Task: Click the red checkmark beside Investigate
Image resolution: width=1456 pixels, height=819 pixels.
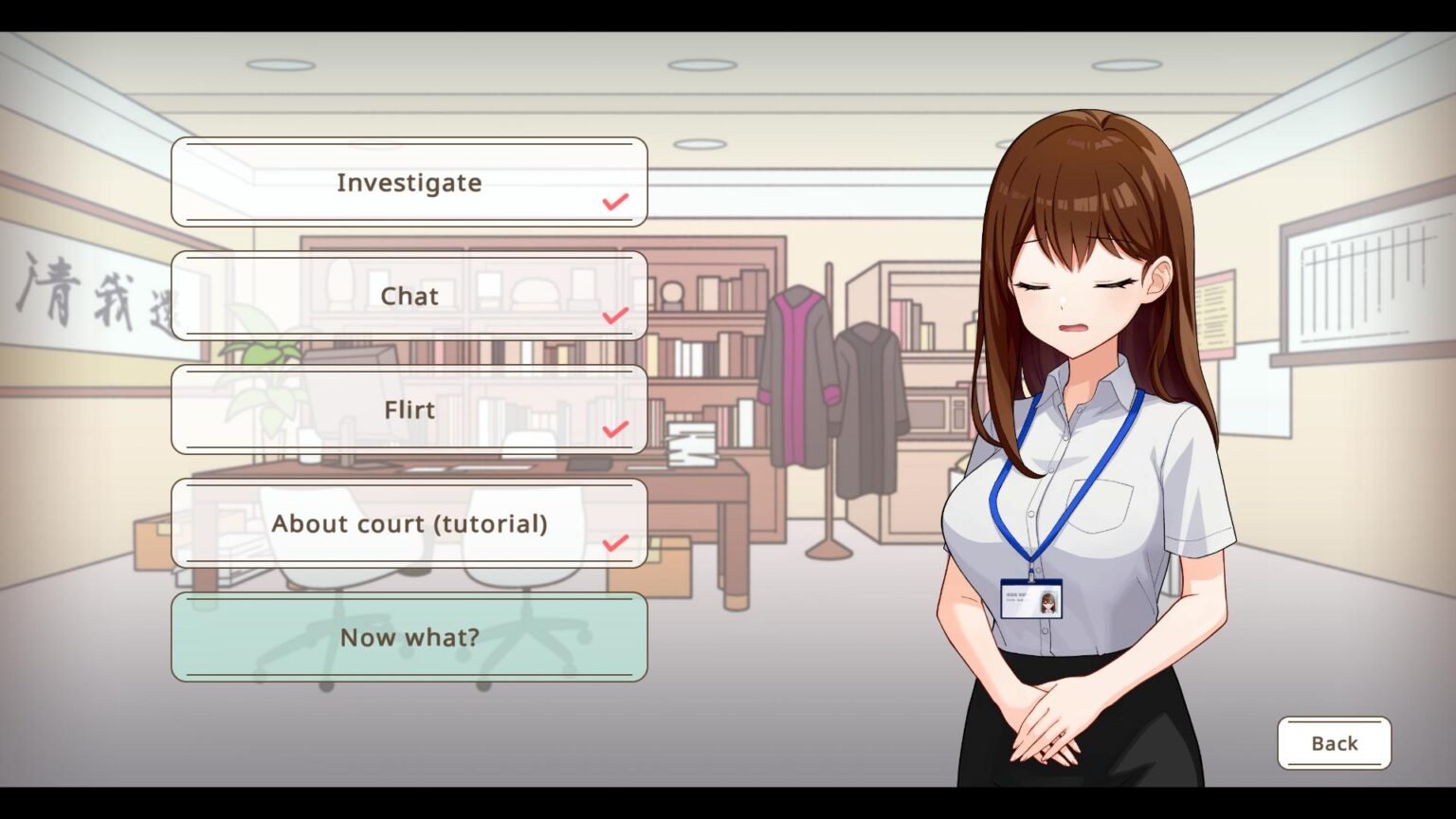Action: tap(615, 201)
